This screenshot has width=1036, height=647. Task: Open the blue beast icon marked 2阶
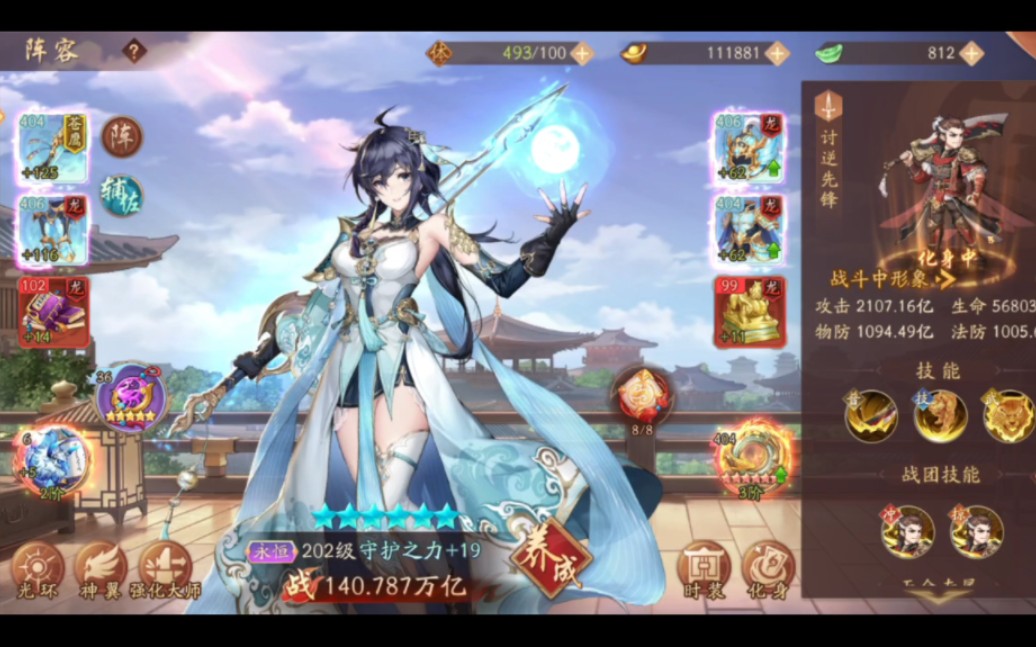pos(52,459)
